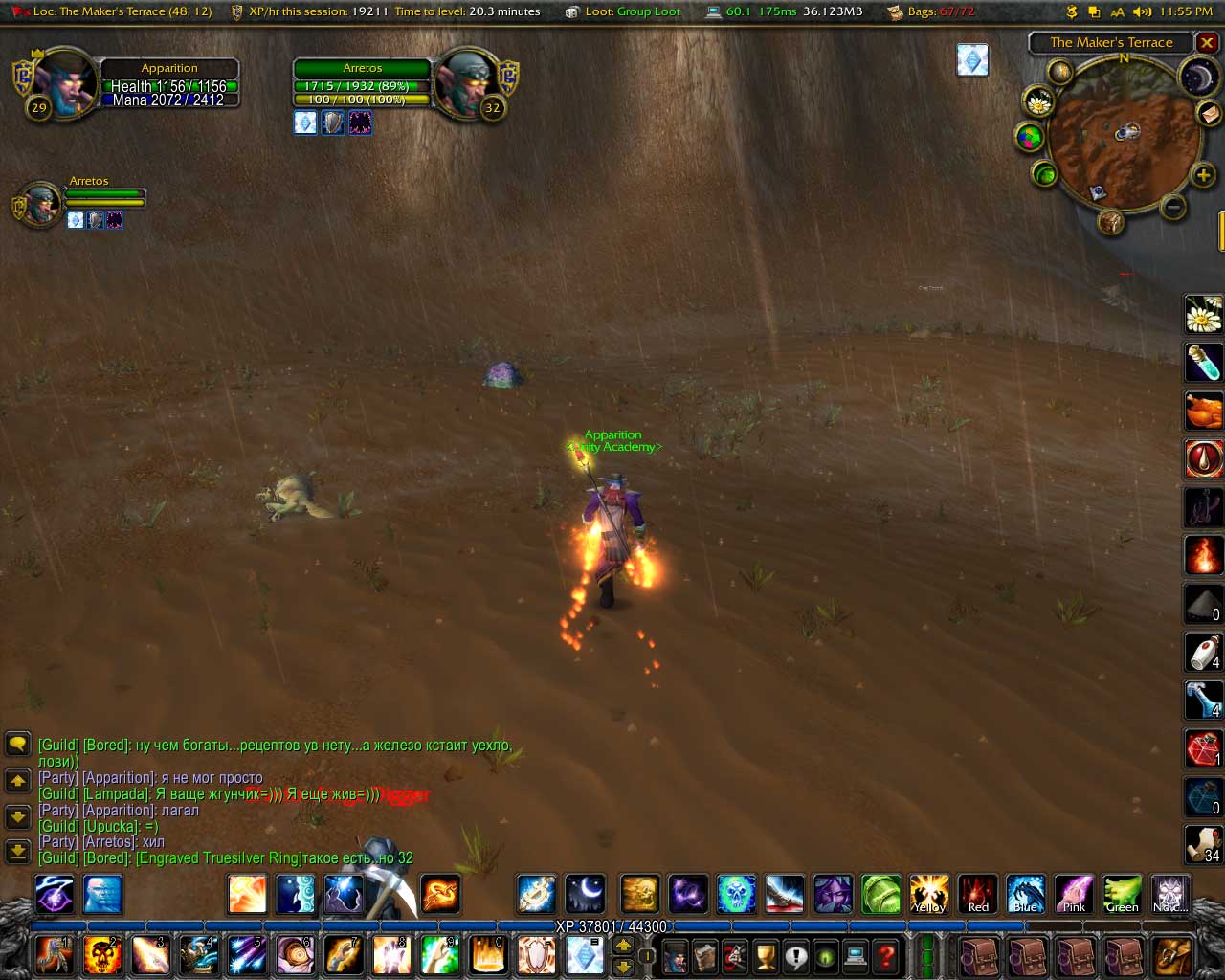Close the minimap with the X button
The width and height of the screenshot is (1225, 980).
click(x=1208, y=43)
